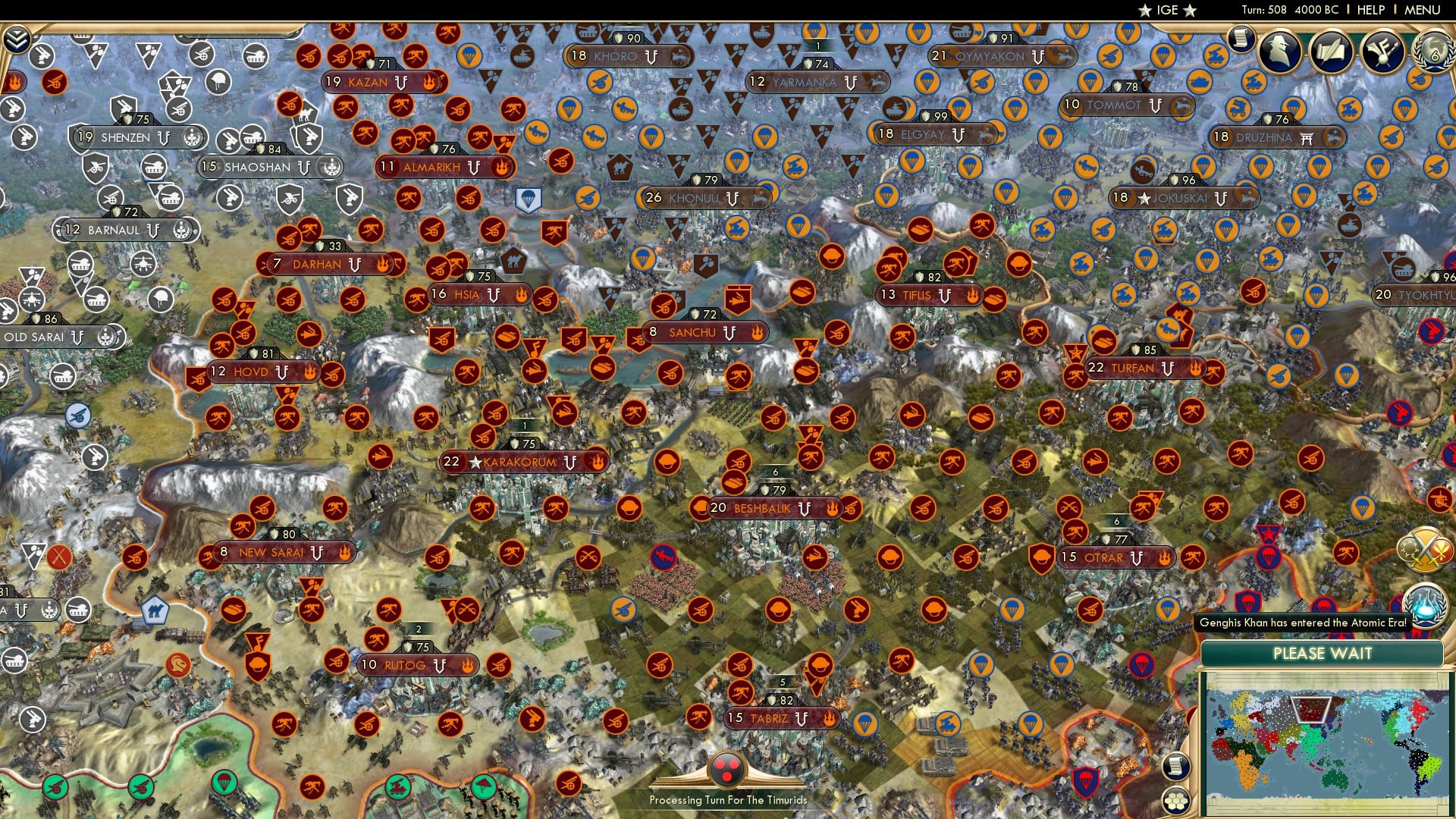Viewport: 1456px width, 819px height.
Task: Click the fire icon on Kazan's city banner
Action: 431,81
